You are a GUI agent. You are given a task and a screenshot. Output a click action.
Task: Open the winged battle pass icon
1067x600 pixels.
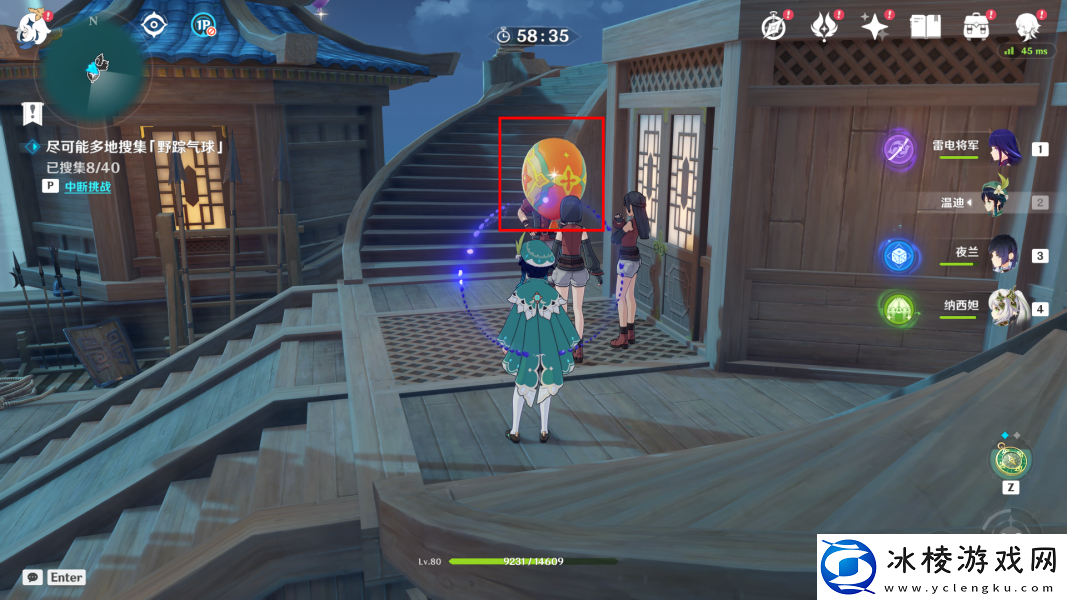(824, 27)
